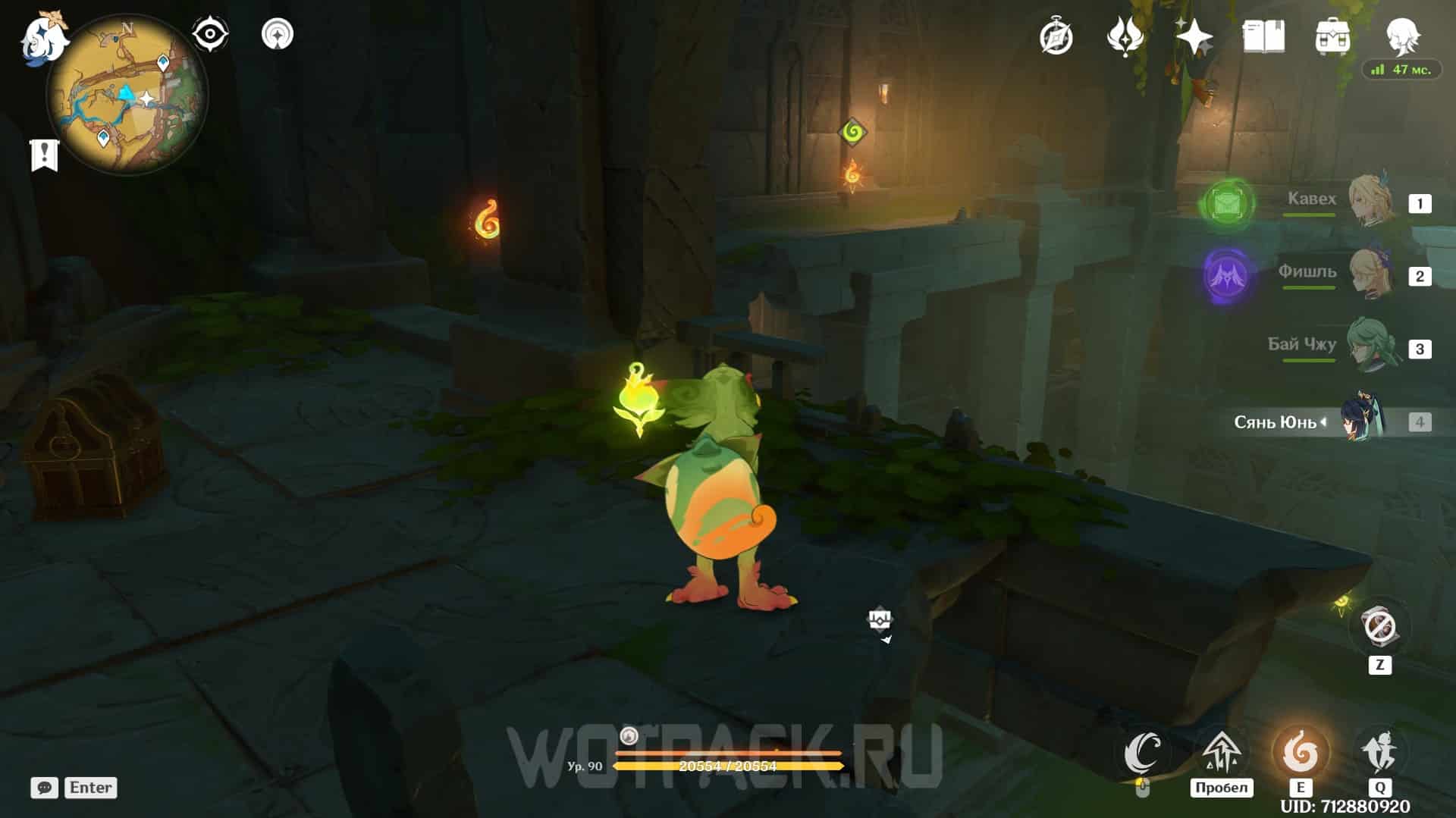1456x818 pixels.
Task: Activate Фишль's purple elemental burst
Action: (x=1225, y=276)
